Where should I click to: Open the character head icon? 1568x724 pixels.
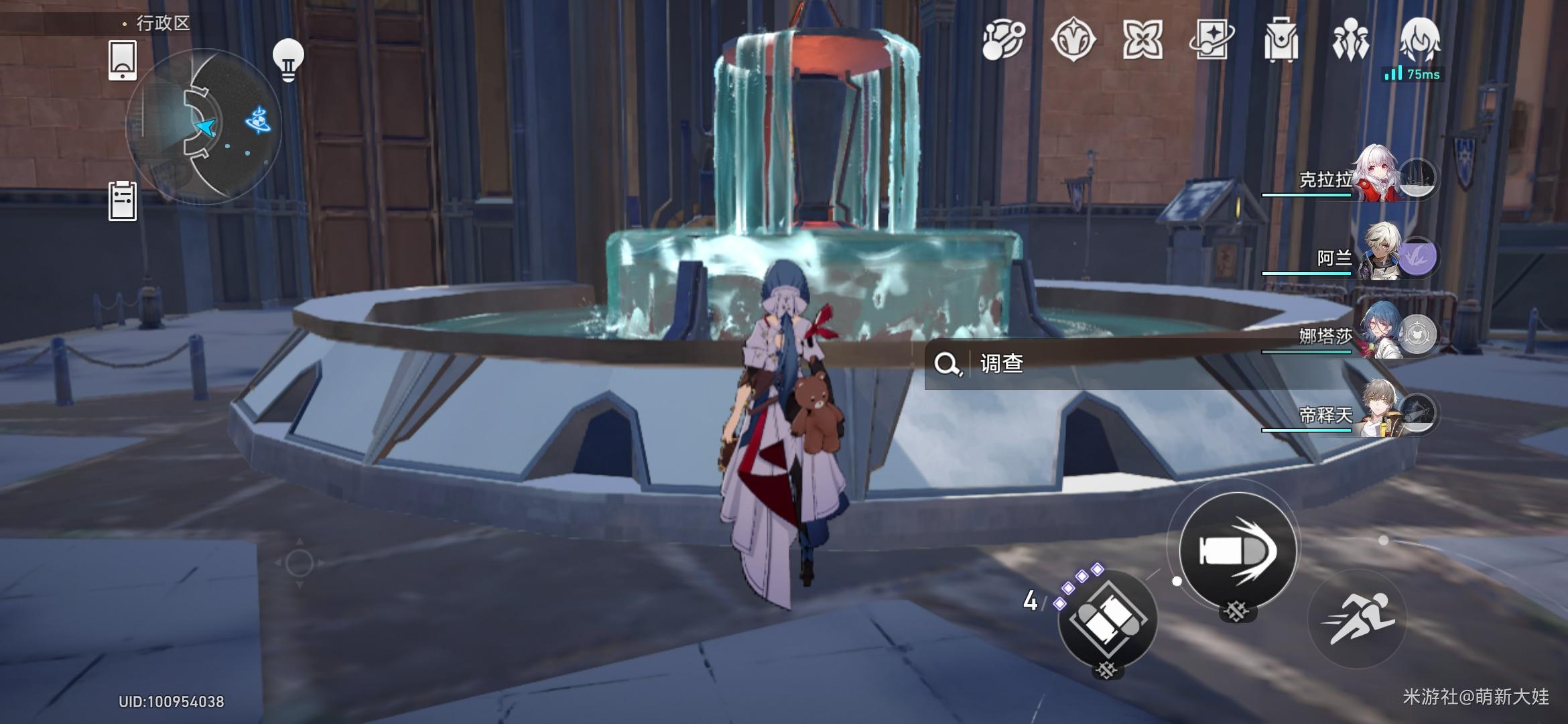pos(1419,39)
